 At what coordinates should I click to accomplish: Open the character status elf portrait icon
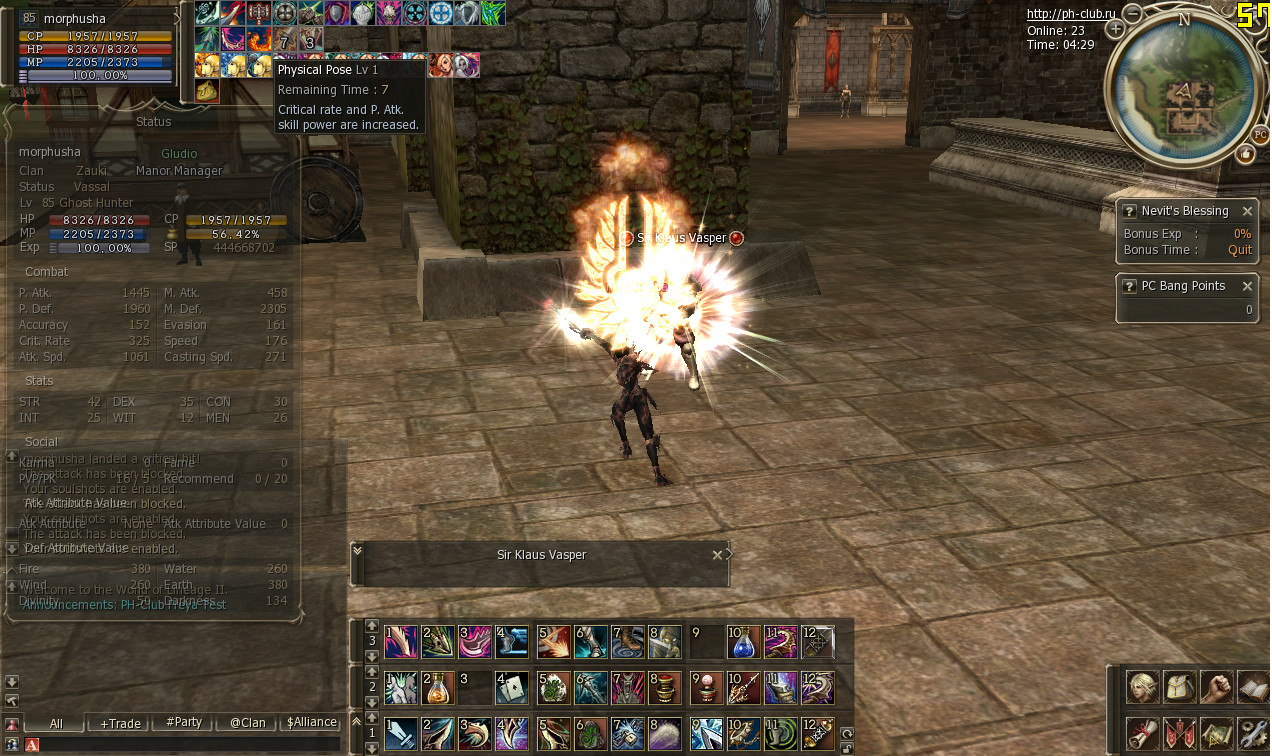click(1143, 687)
